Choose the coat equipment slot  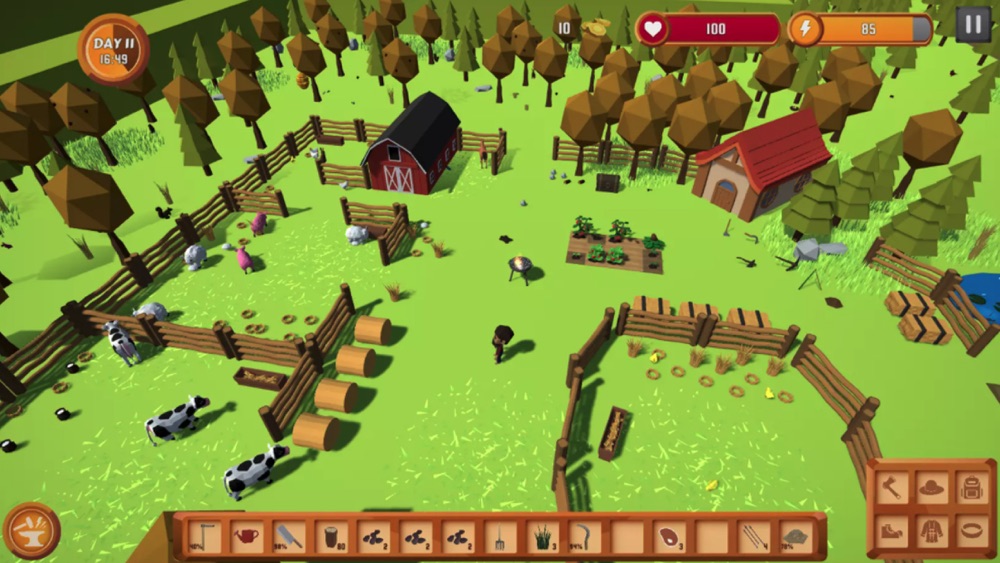931,530
